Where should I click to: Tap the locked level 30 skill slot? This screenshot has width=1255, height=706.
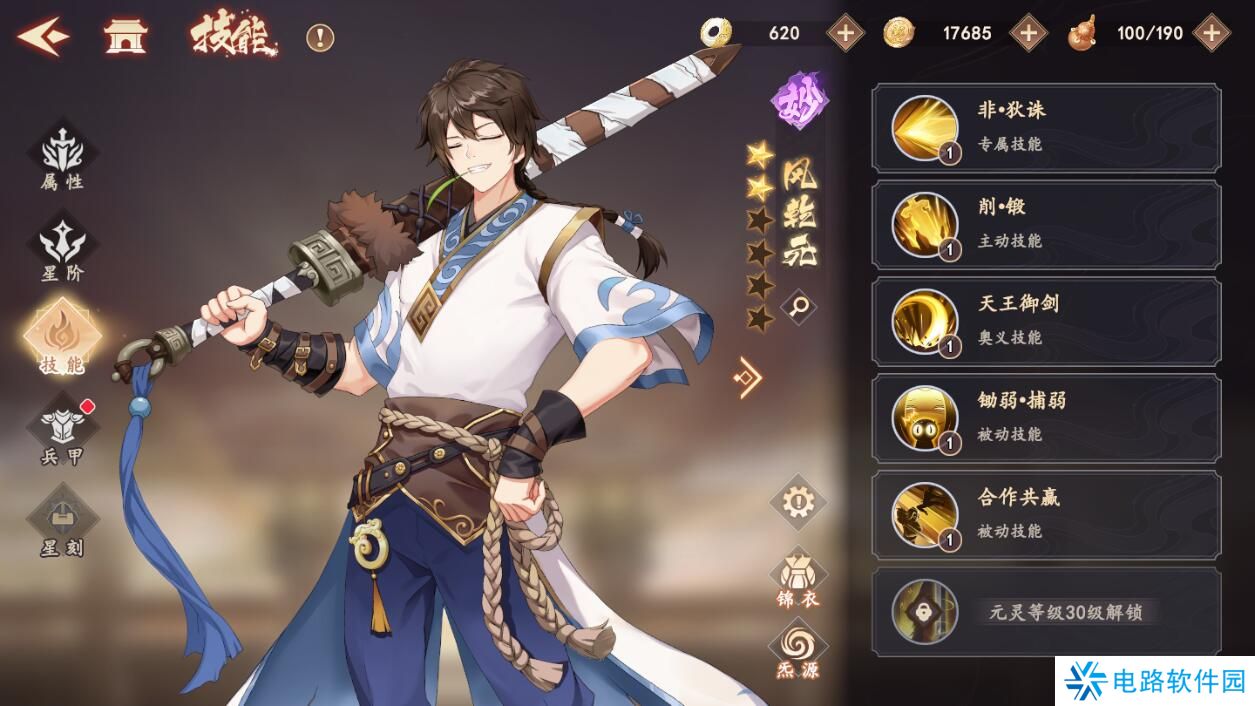(x=1046, y=612)
